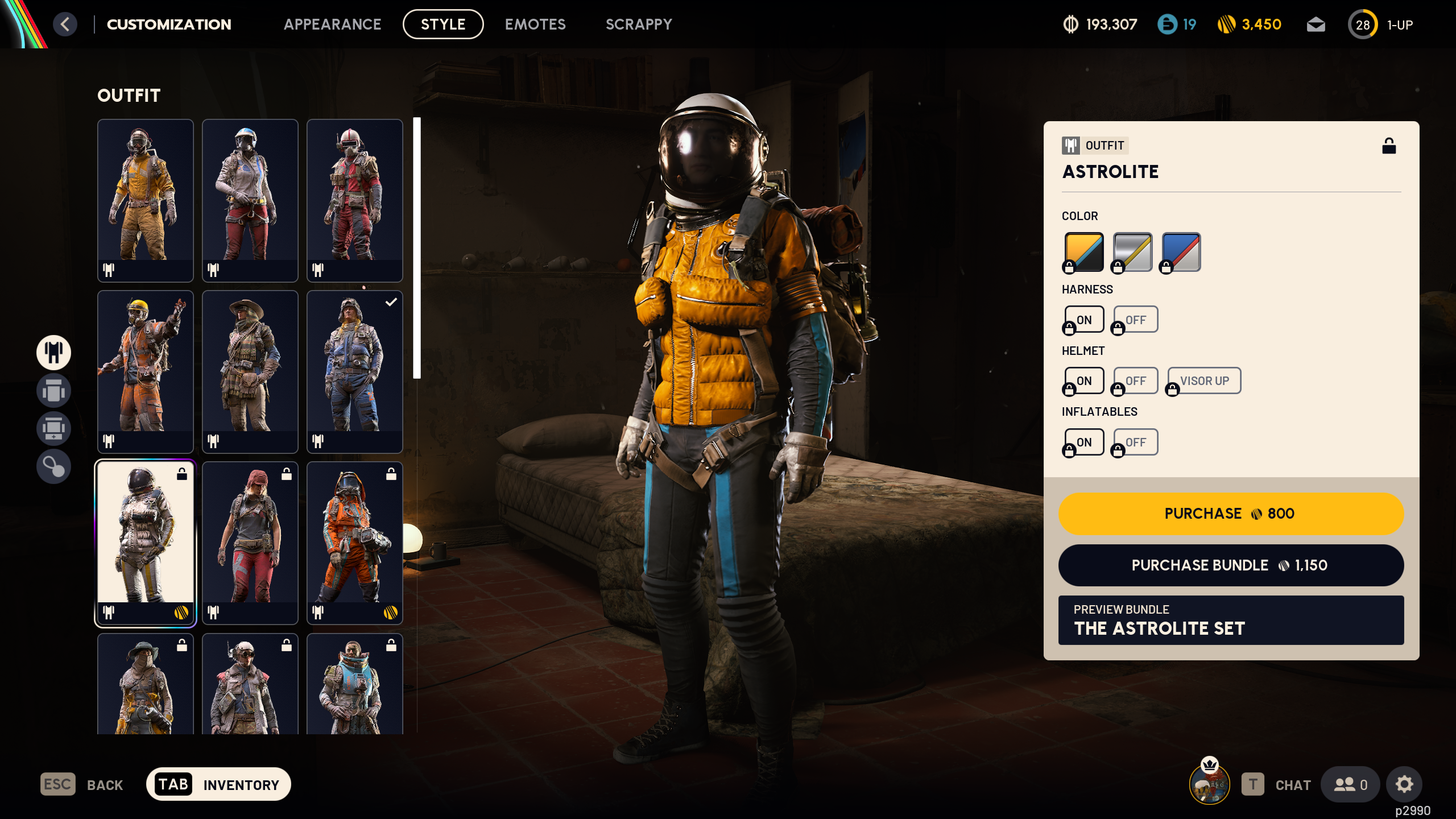Open the Backpack customization sidebar icon
Screen dimensions: 1456x819
[x=53, y=391]
